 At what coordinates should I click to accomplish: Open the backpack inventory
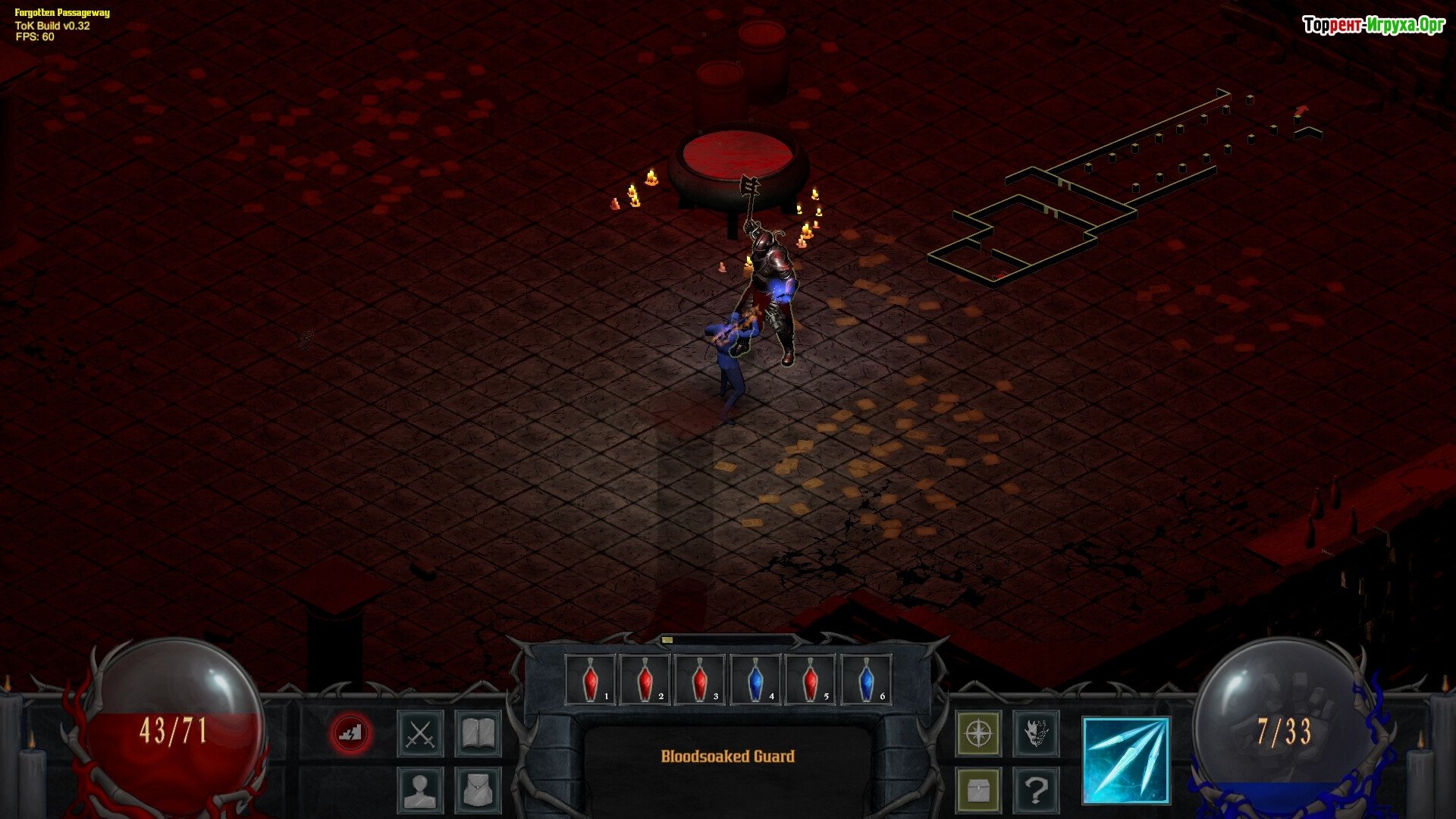(x=478, y=790)
